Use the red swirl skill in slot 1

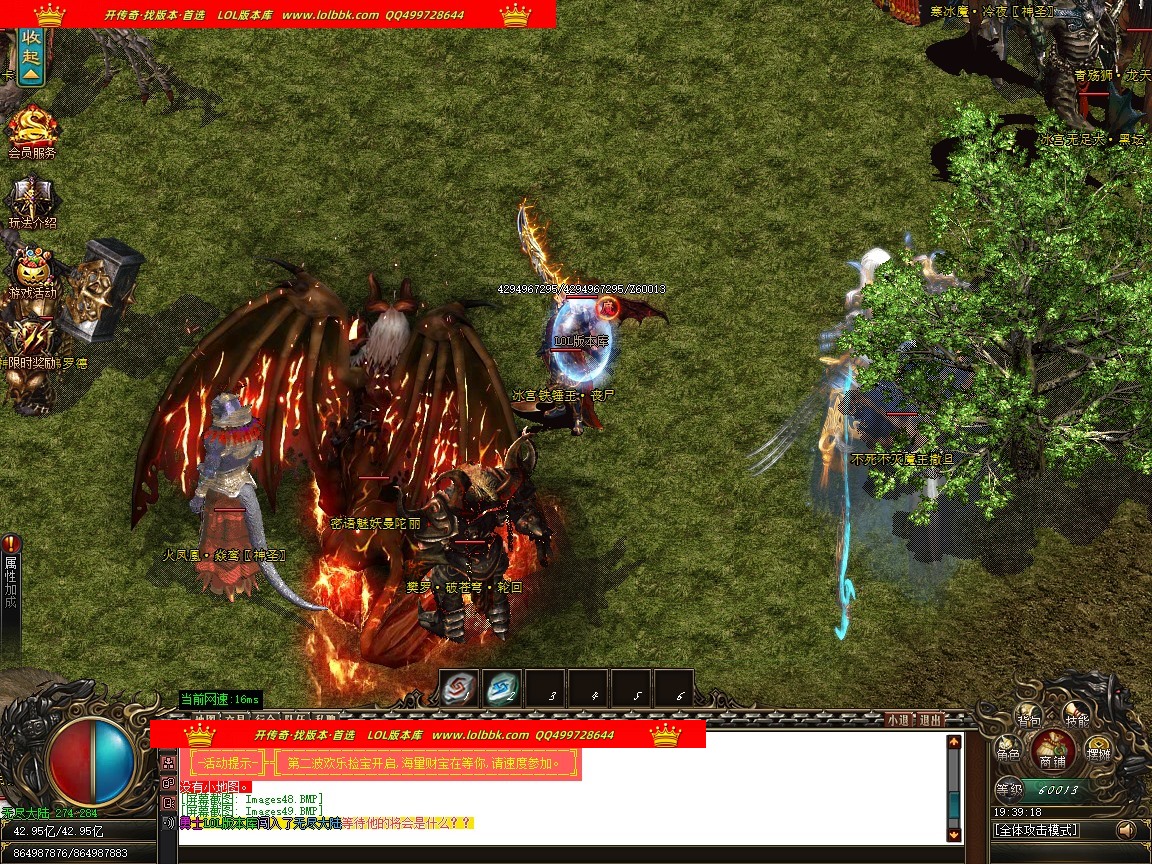coord(459,688)
